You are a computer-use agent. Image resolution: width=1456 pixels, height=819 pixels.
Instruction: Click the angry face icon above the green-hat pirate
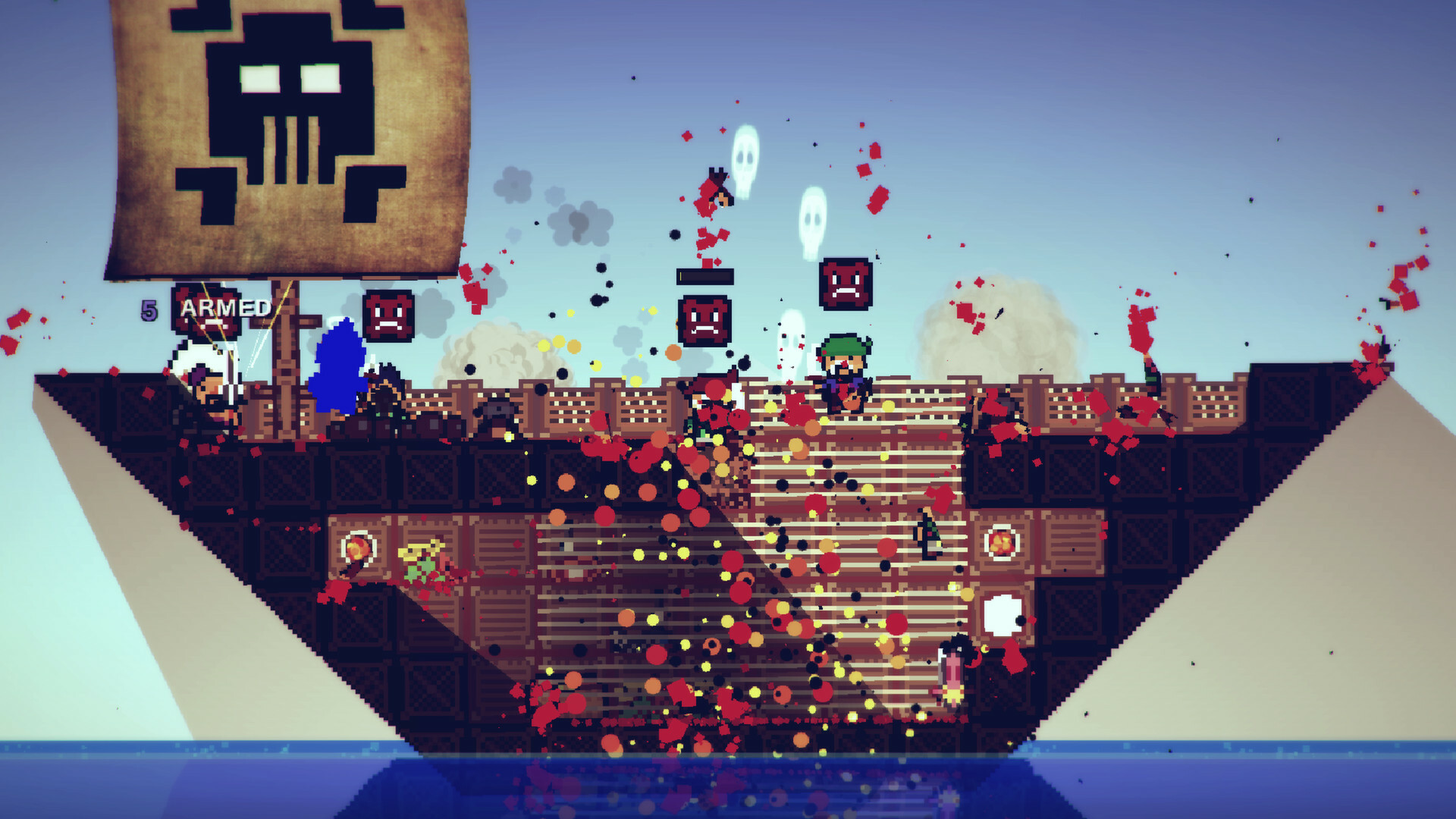click(846, 284)
